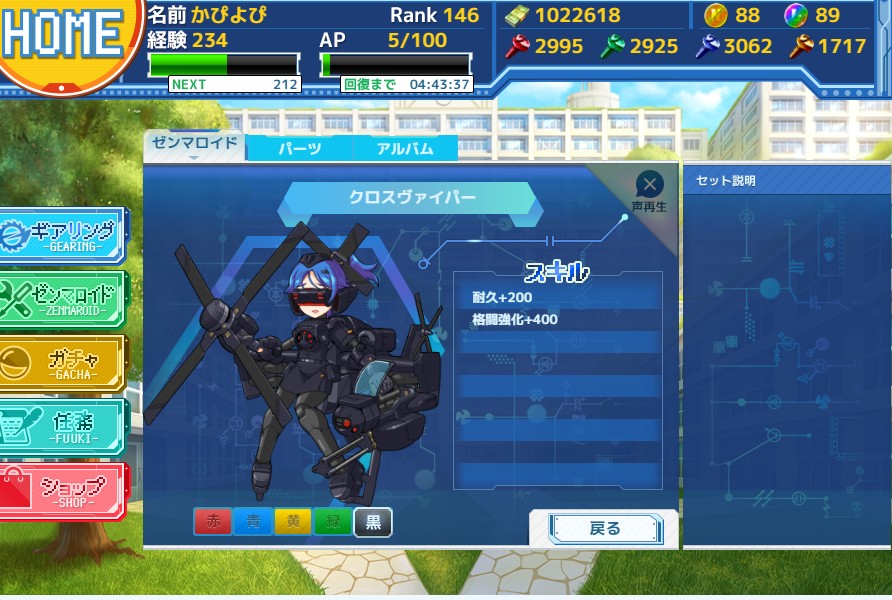Viewport: 892px width, 600px height.
Task: Open the Gearing menu
Action: coord(62,235)
